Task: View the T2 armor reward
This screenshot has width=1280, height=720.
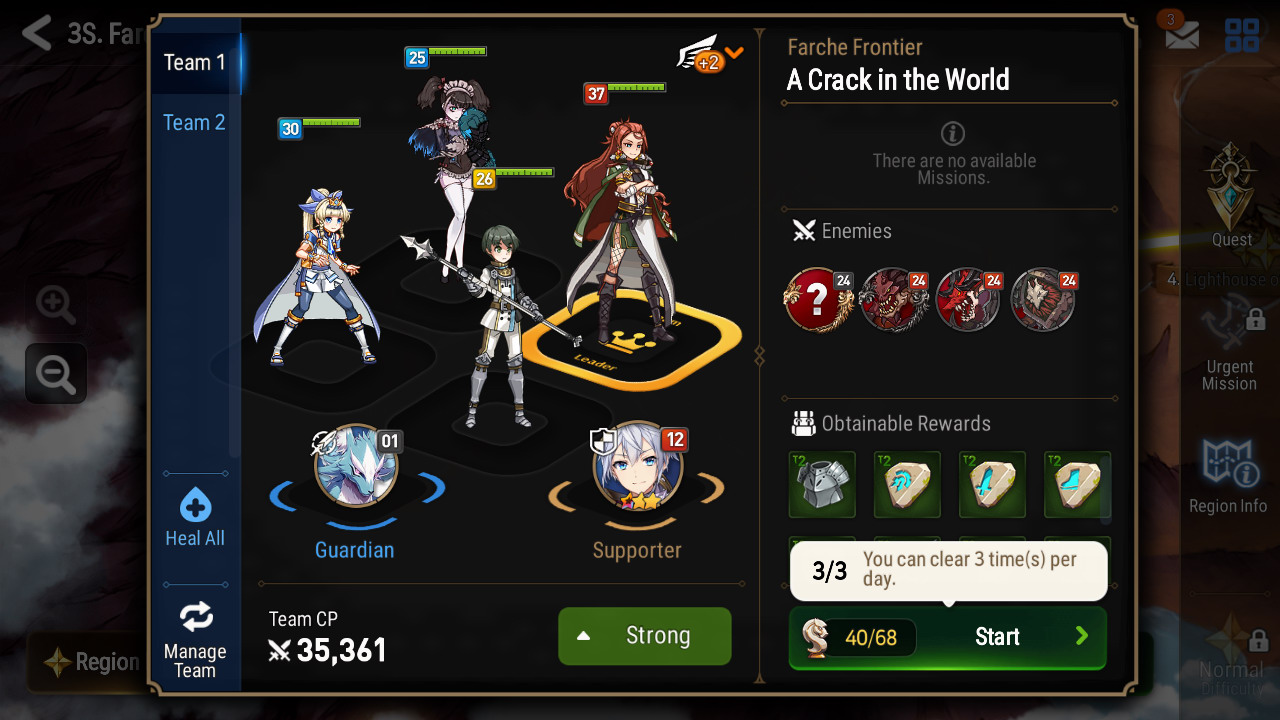Action: (822, 485)
